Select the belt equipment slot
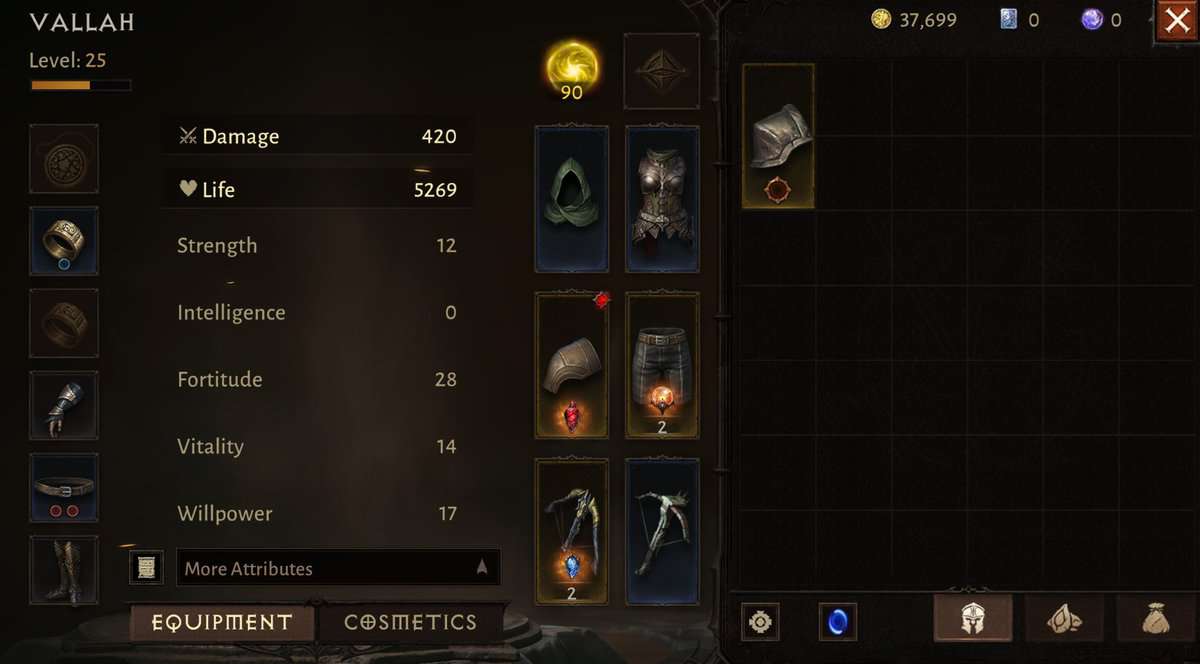Image resolution: width=1200 pixels, height=664 pixels. [64, 488]
